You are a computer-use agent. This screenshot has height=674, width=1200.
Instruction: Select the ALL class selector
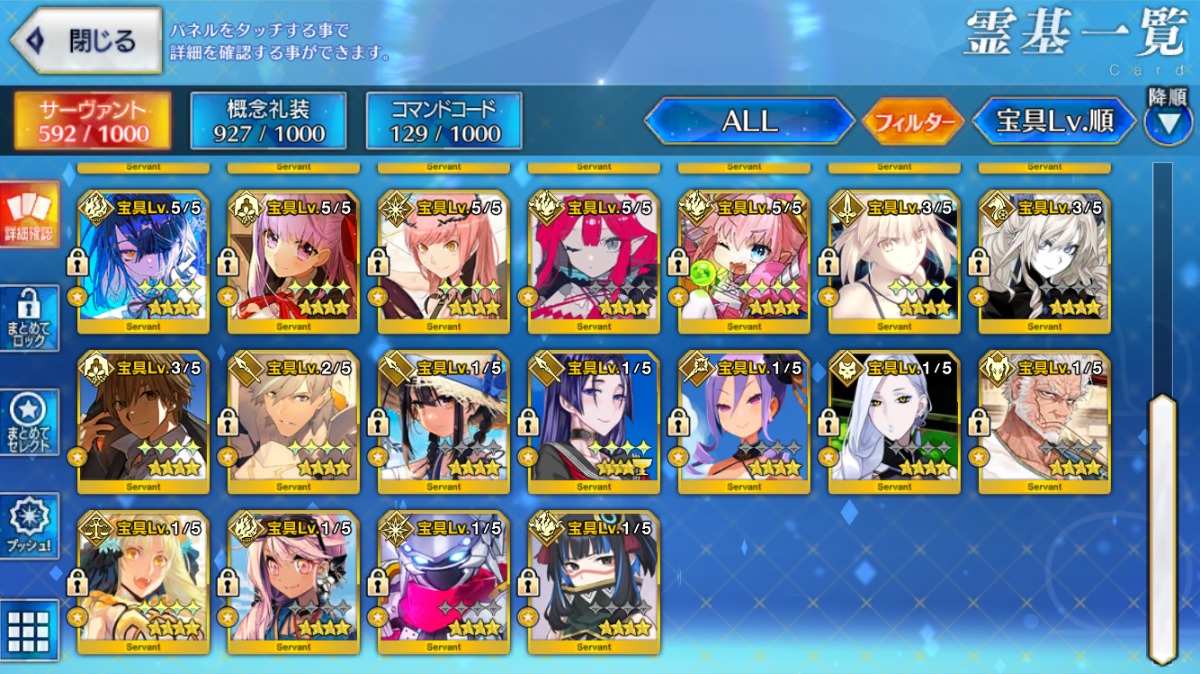(749, 122)
